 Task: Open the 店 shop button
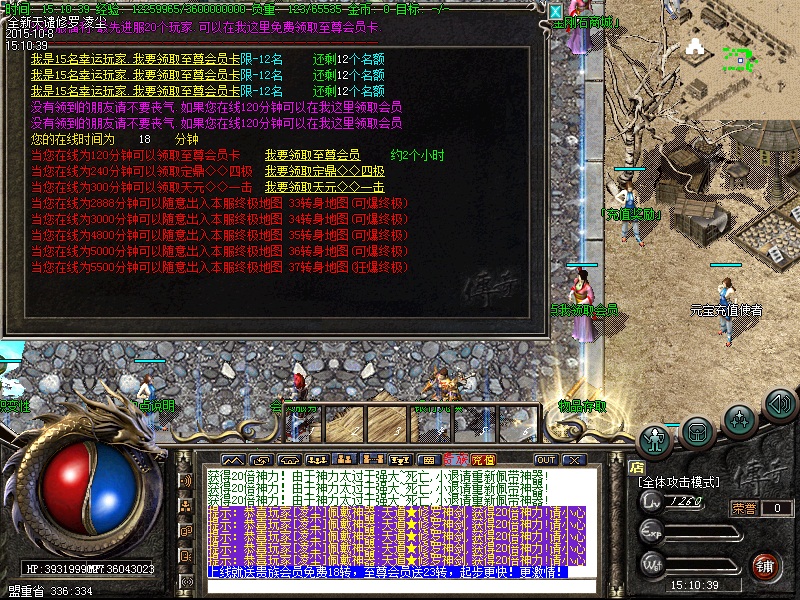click(636, 465)
